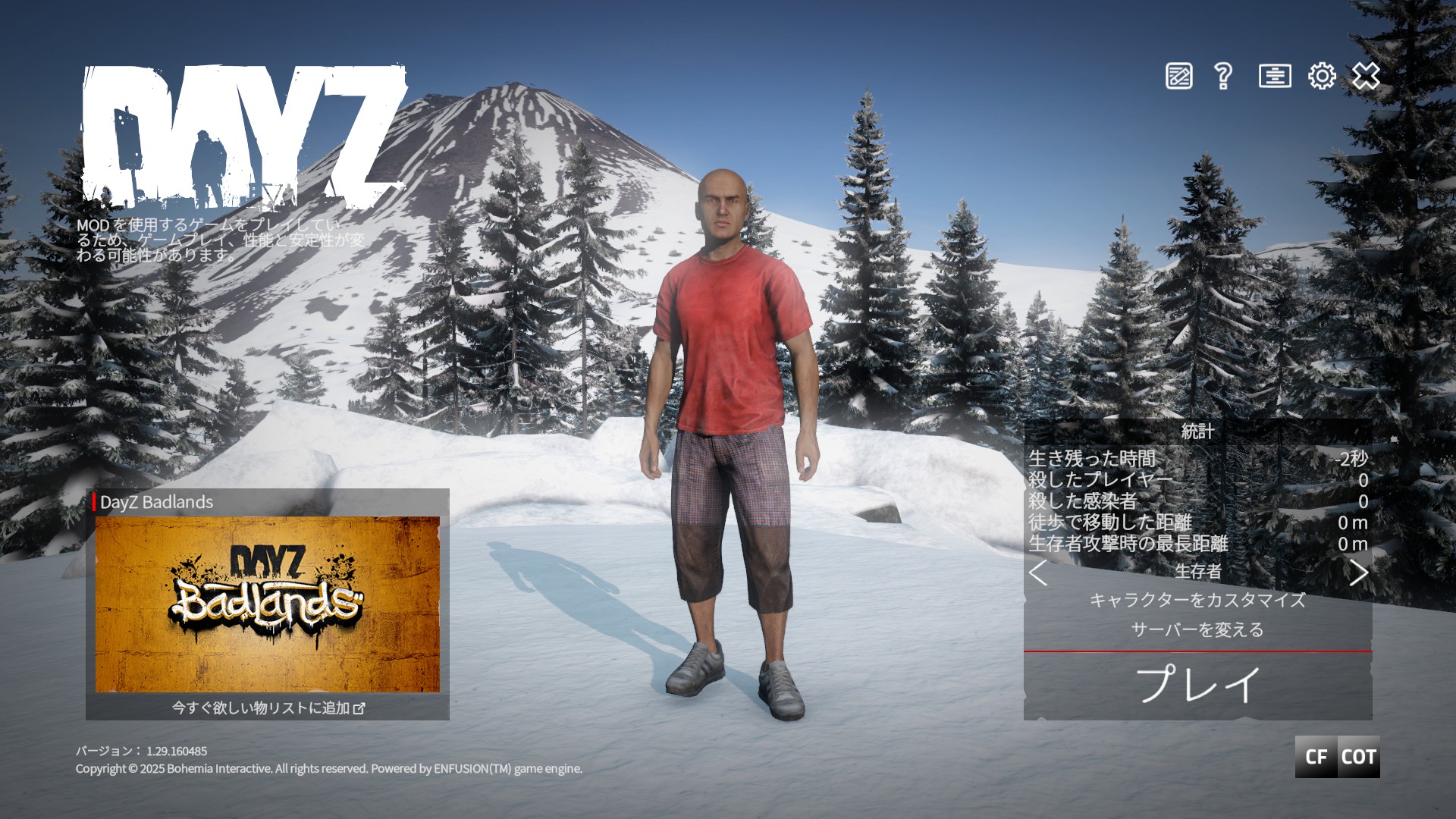Screen dimensions: 1456x819
Task: Start the game with the プレイ button
Action: (x=1197, y=685)
